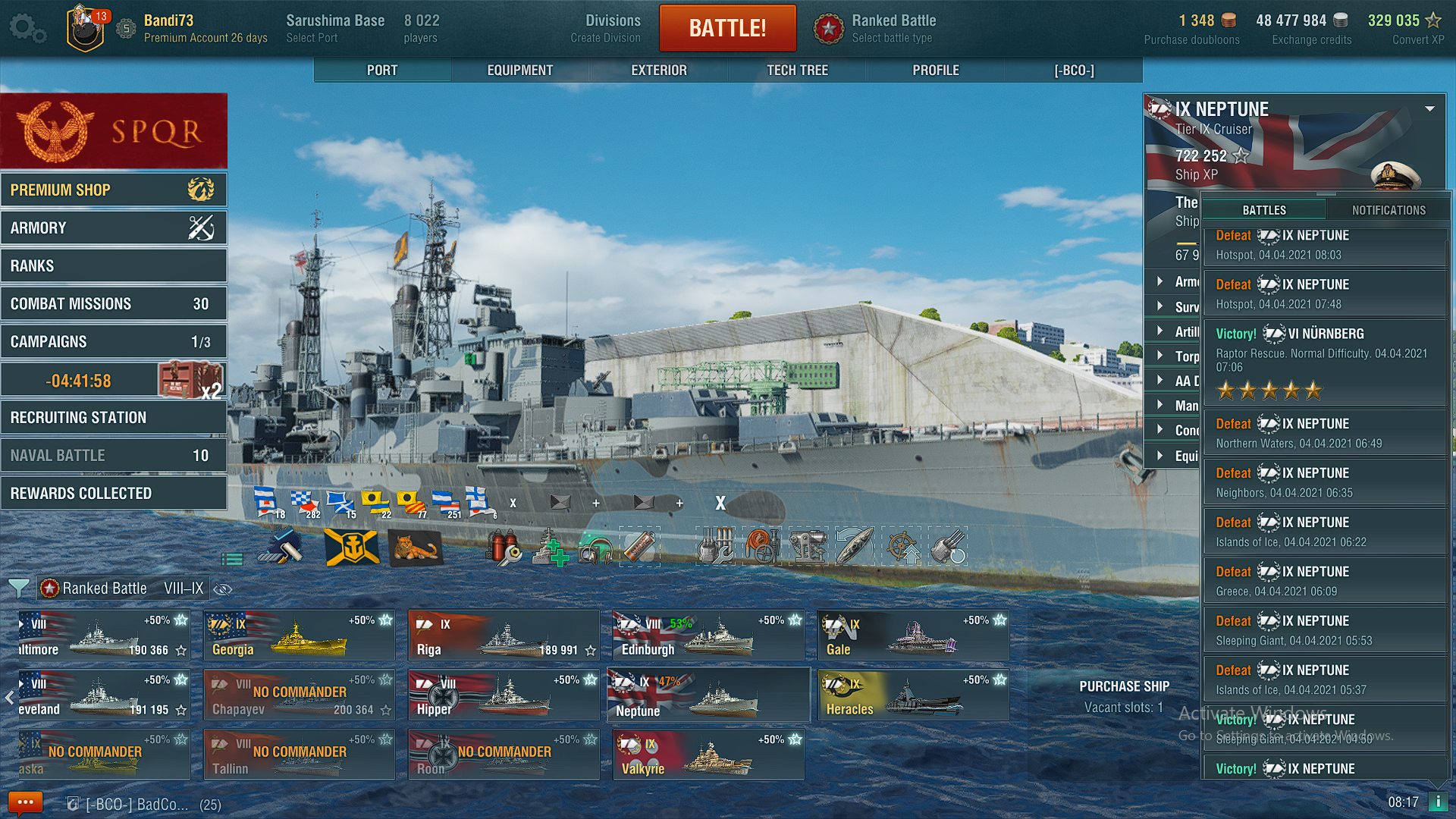Choose the Edinburgh ship card

(x=708, y=635)
